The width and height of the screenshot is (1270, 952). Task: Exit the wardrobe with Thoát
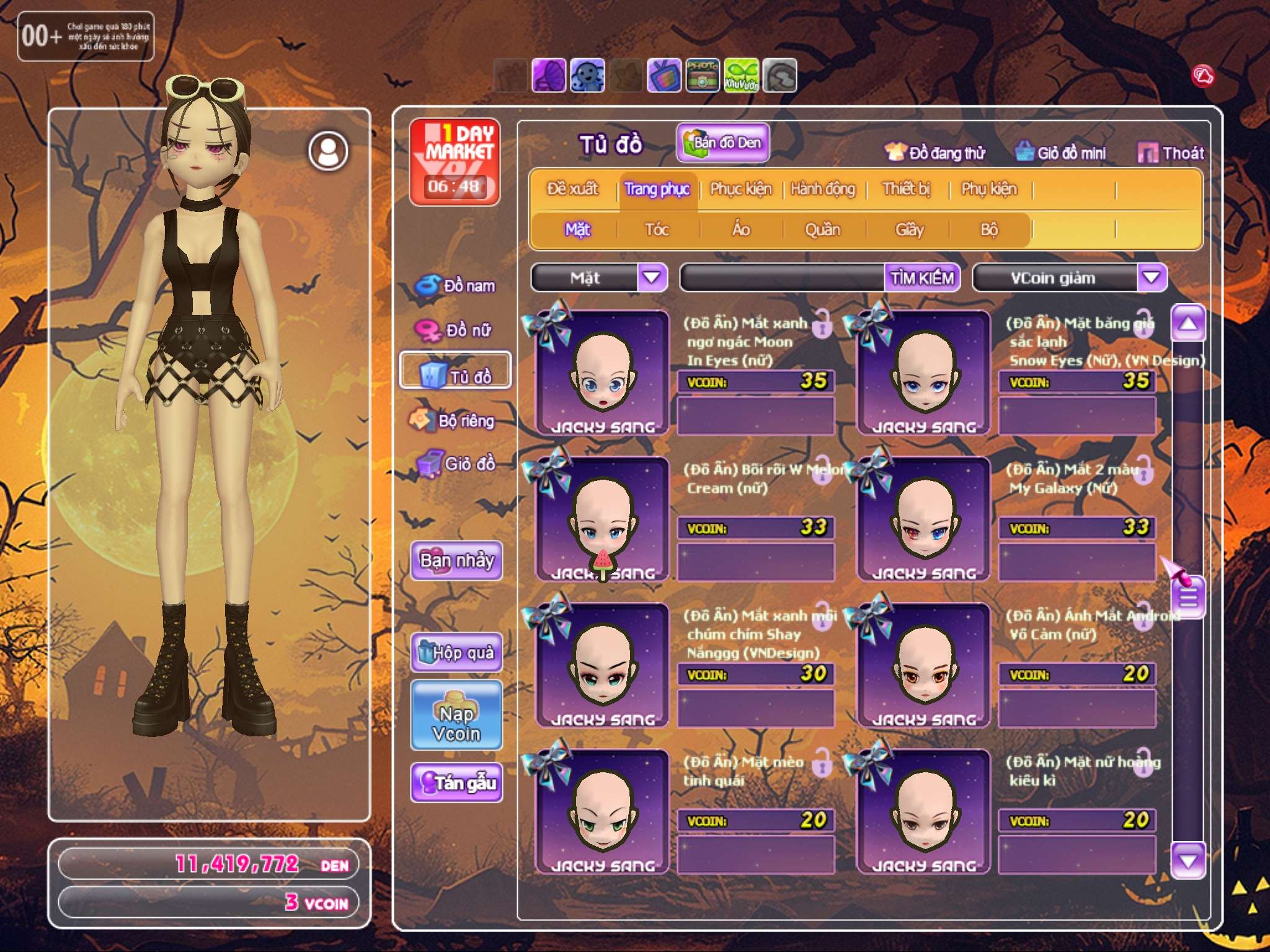pyautogui.click(x=1171, y=153)
